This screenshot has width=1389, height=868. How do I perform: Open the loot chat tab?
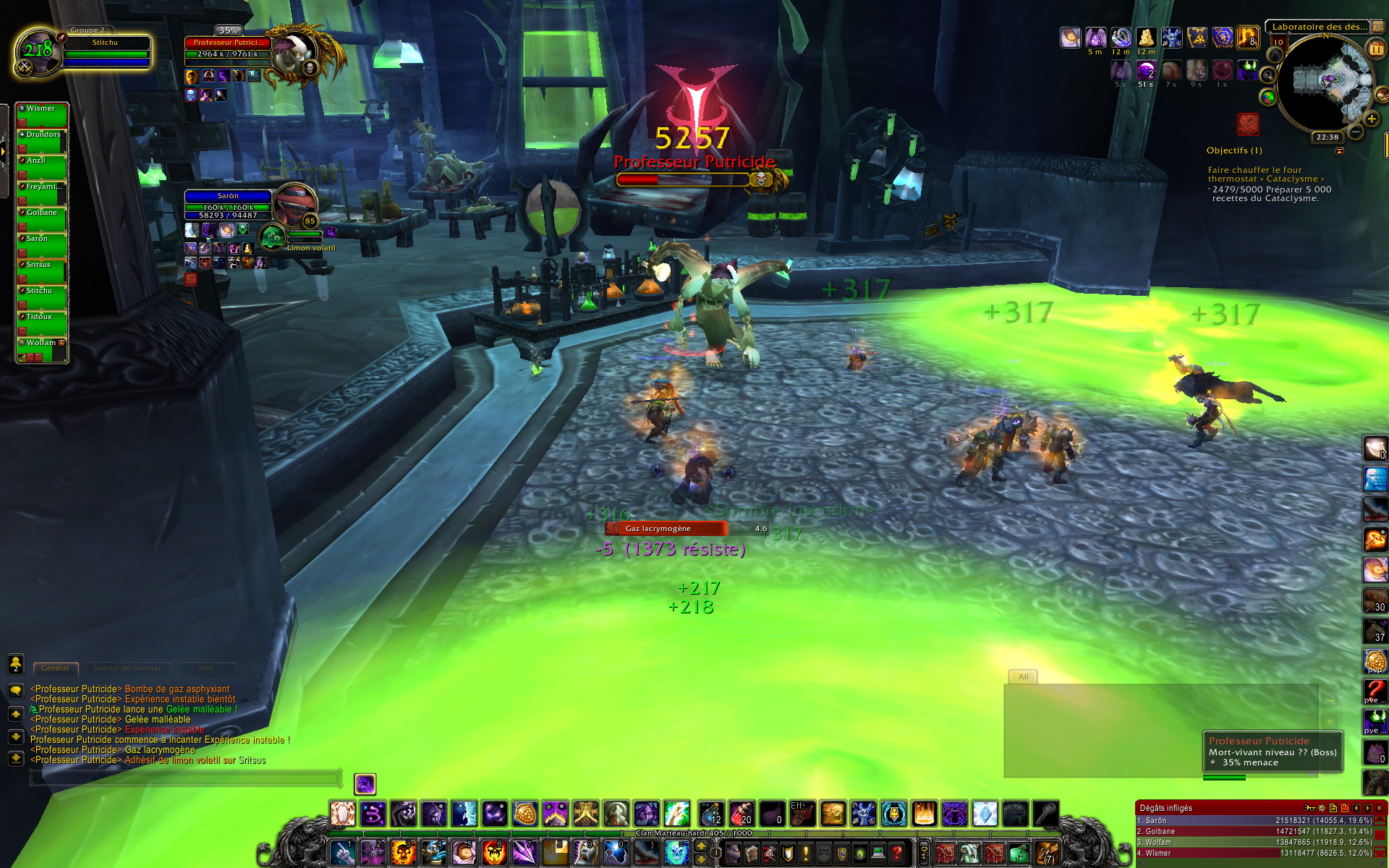coord(206,668)
